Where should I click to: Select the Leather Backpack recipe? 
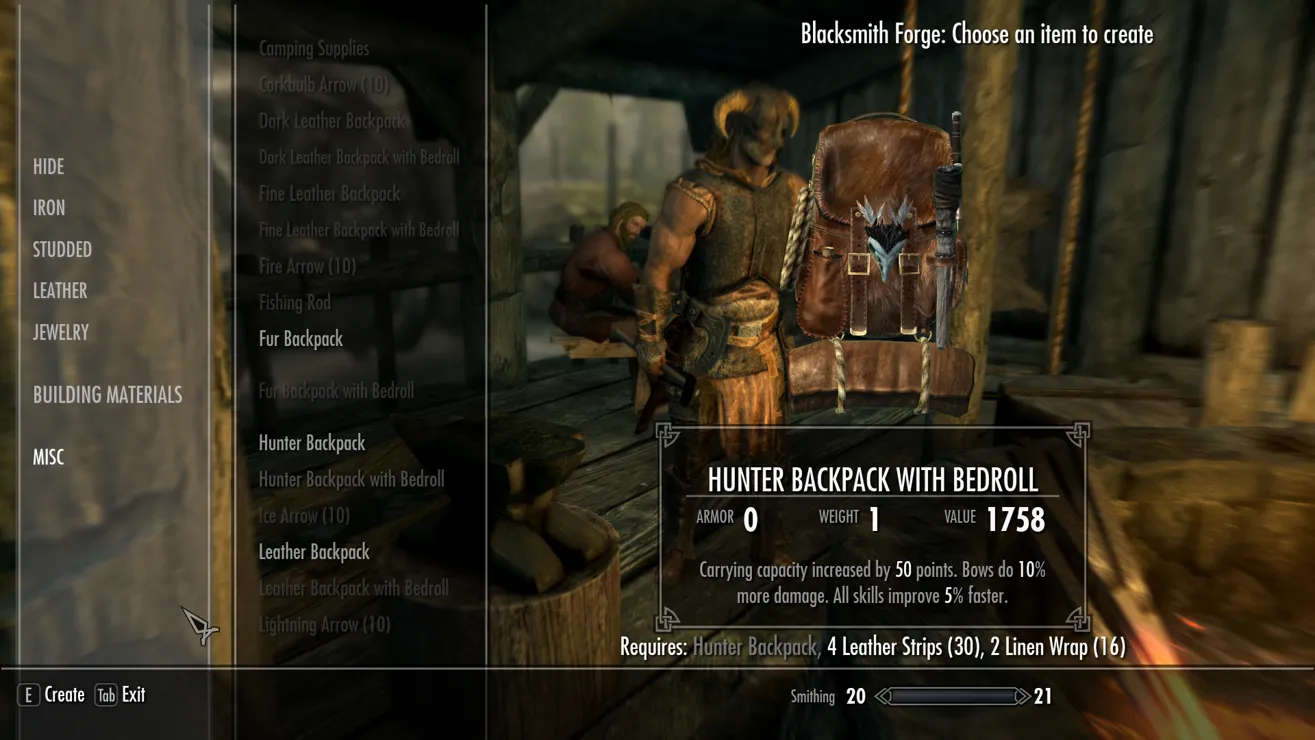314,552
